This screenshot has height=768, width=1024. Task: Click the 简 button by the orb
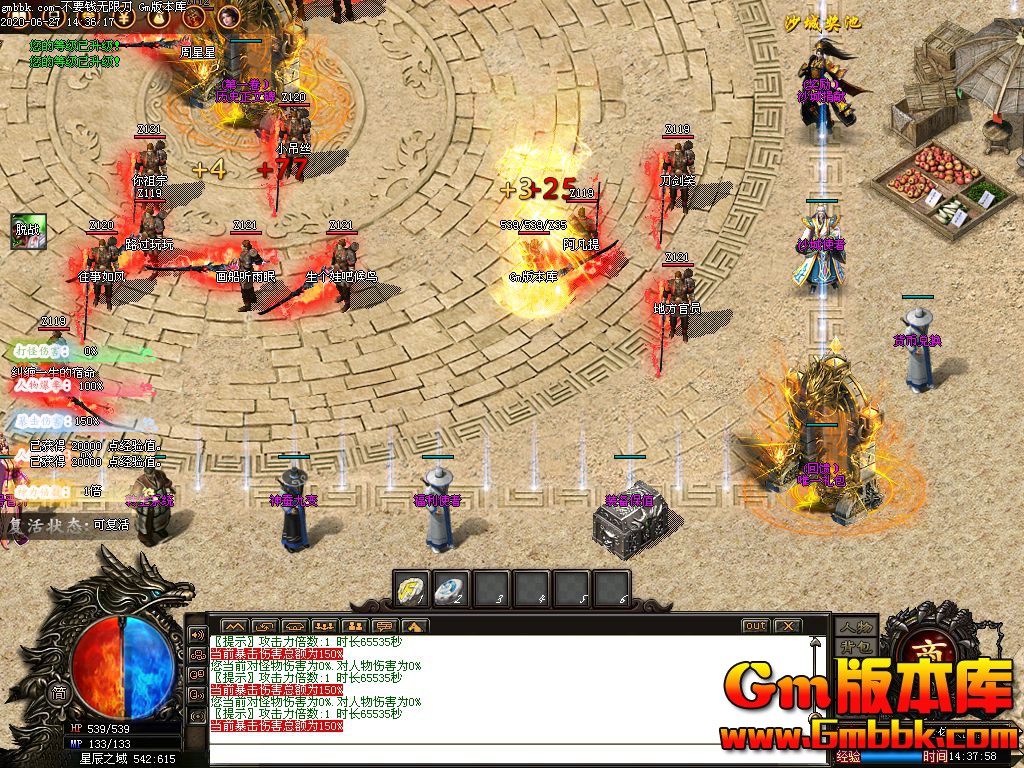pos(58,692)
